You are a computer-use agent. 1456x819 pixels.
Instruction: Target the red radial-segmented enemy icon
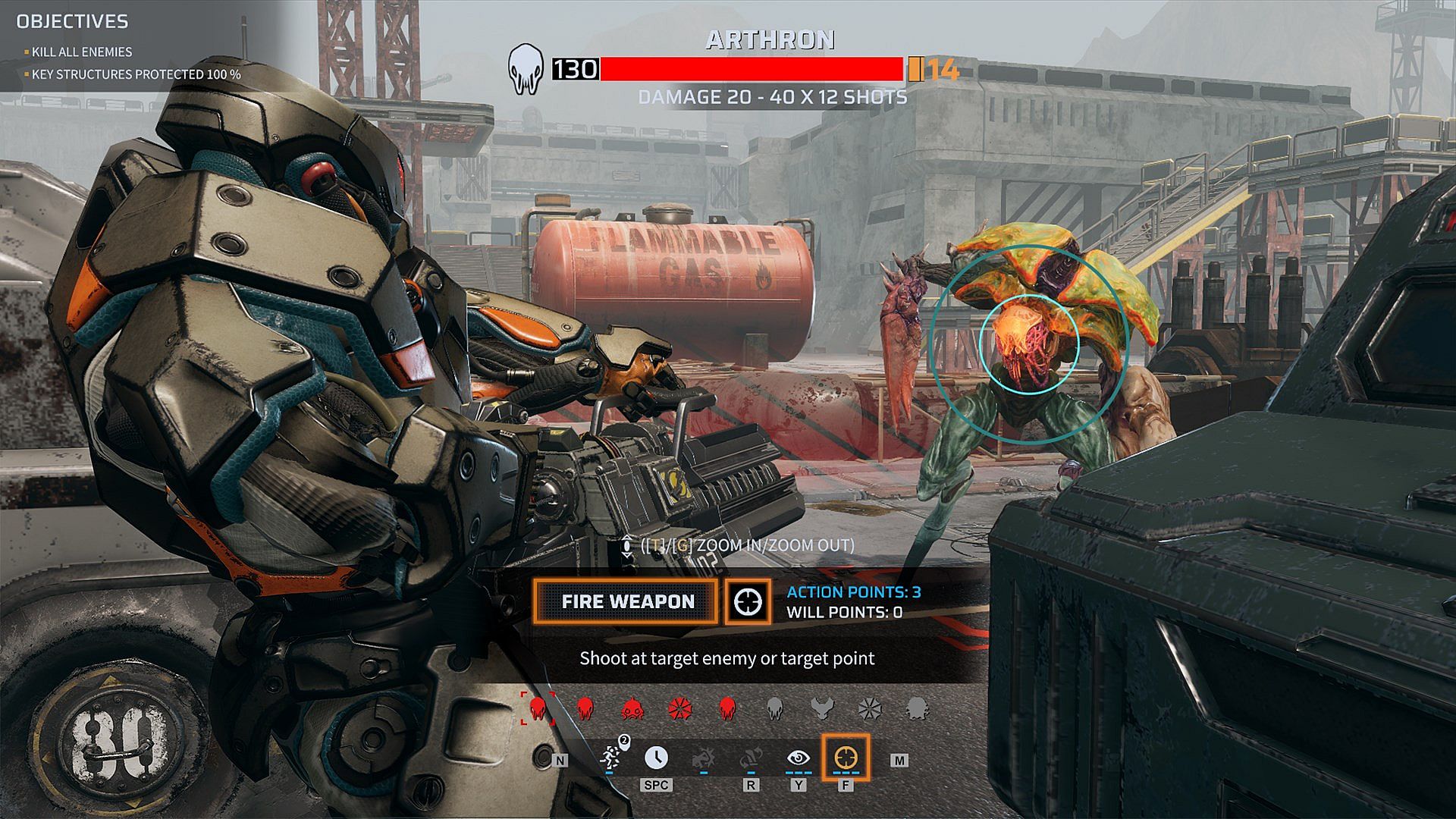pyautogui.click(x=680, y=708)
